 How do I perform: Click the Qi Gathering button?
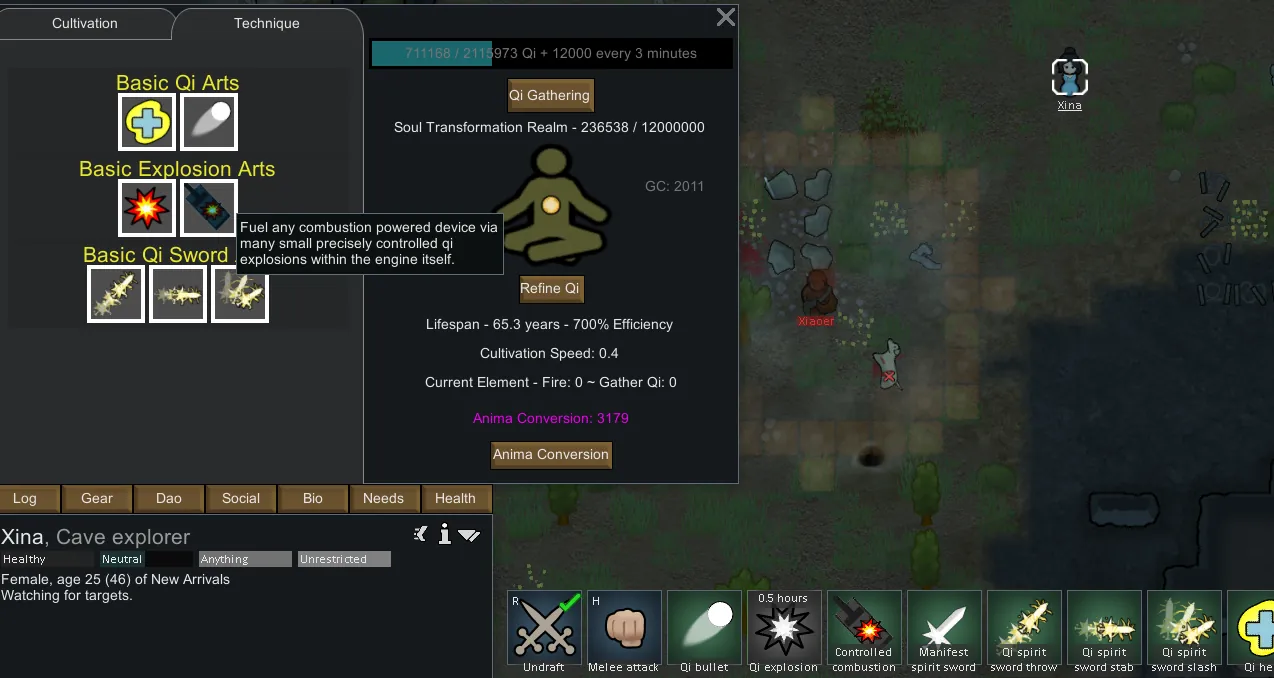[550, 95]
